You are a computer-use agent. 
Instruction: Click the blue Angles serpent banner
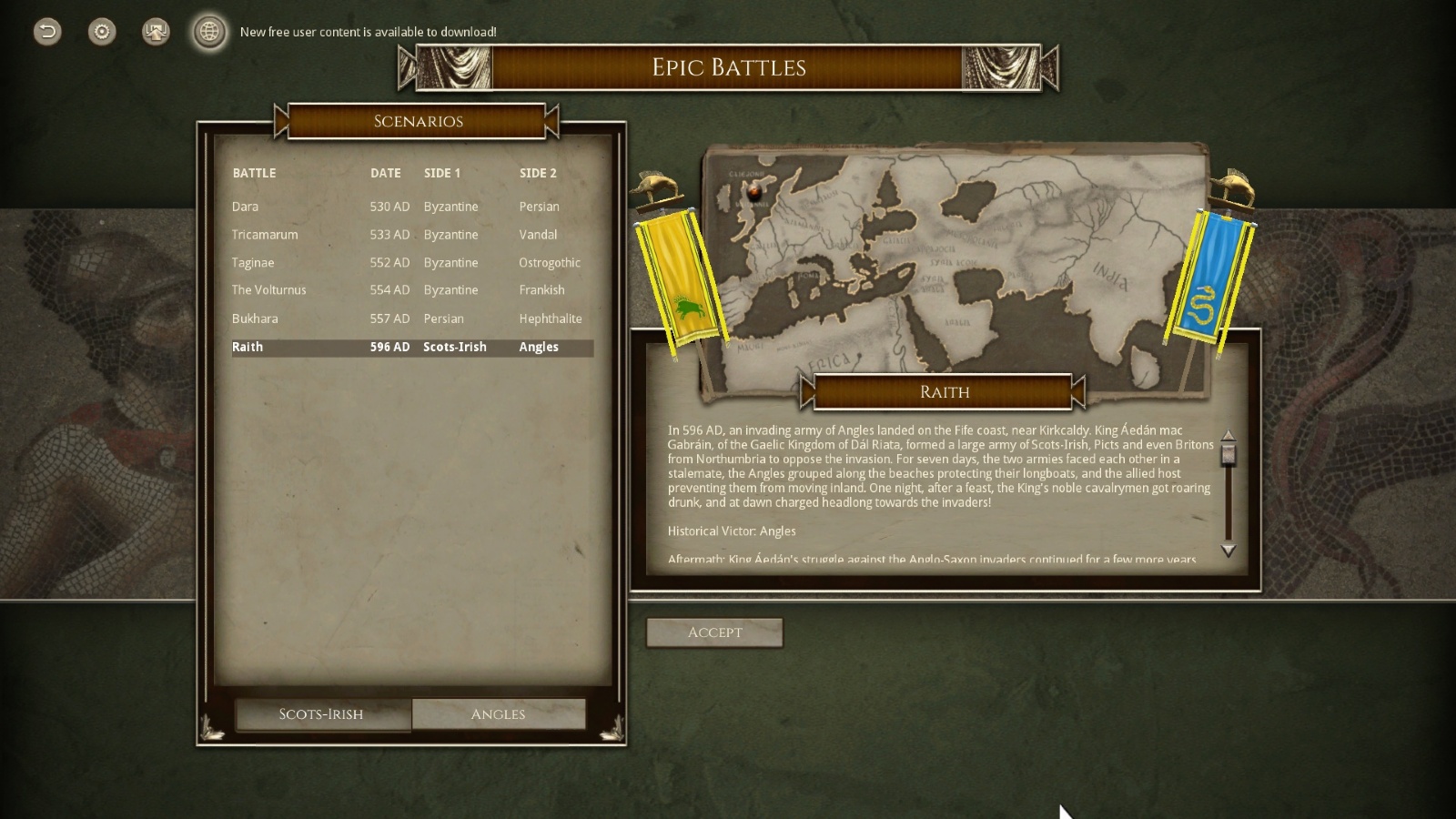[1209, 278]
